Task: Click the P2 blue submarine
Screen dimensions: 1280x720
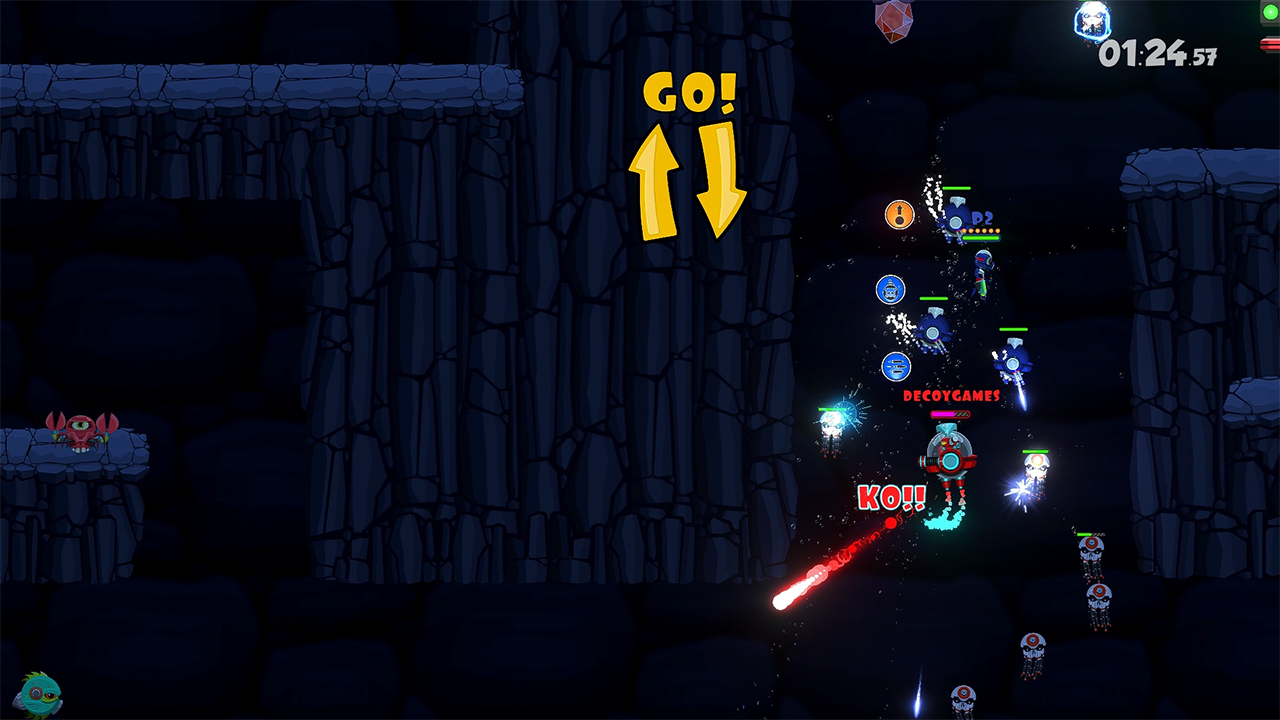Action: coord(955,220)
